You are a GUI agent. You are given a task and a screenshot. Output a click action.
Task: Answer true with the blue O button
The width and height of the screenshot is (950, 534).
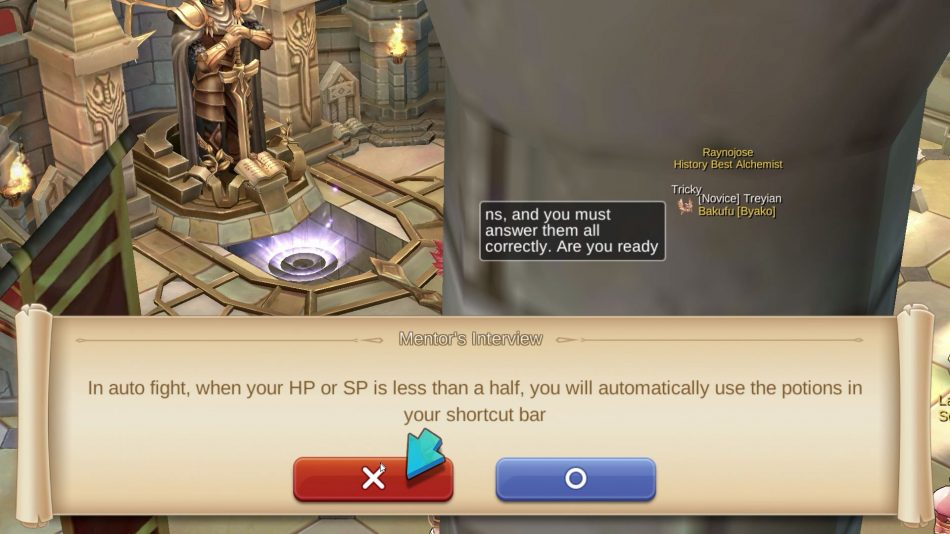575,479
